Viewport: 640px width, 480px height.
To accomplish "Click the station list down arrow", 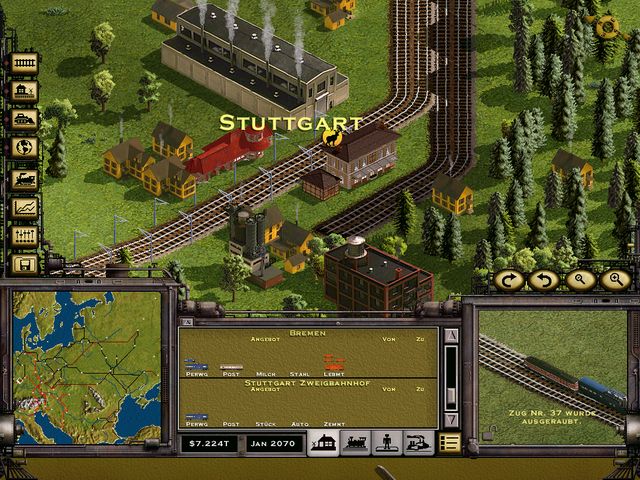I will pos(450,420).
